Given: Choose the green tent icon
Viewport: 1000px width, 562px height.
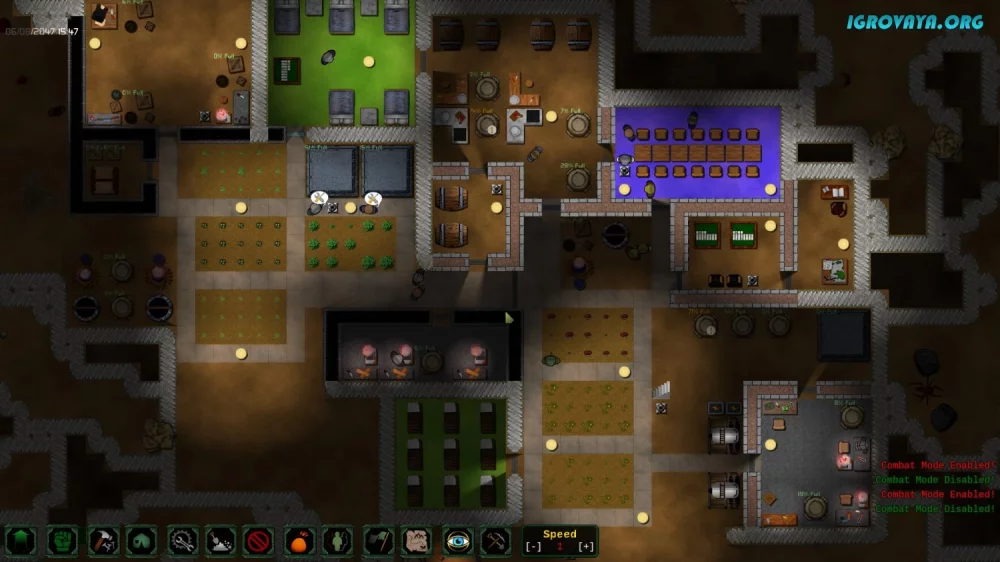Looking at the screenshot, I should coord(141,541).
